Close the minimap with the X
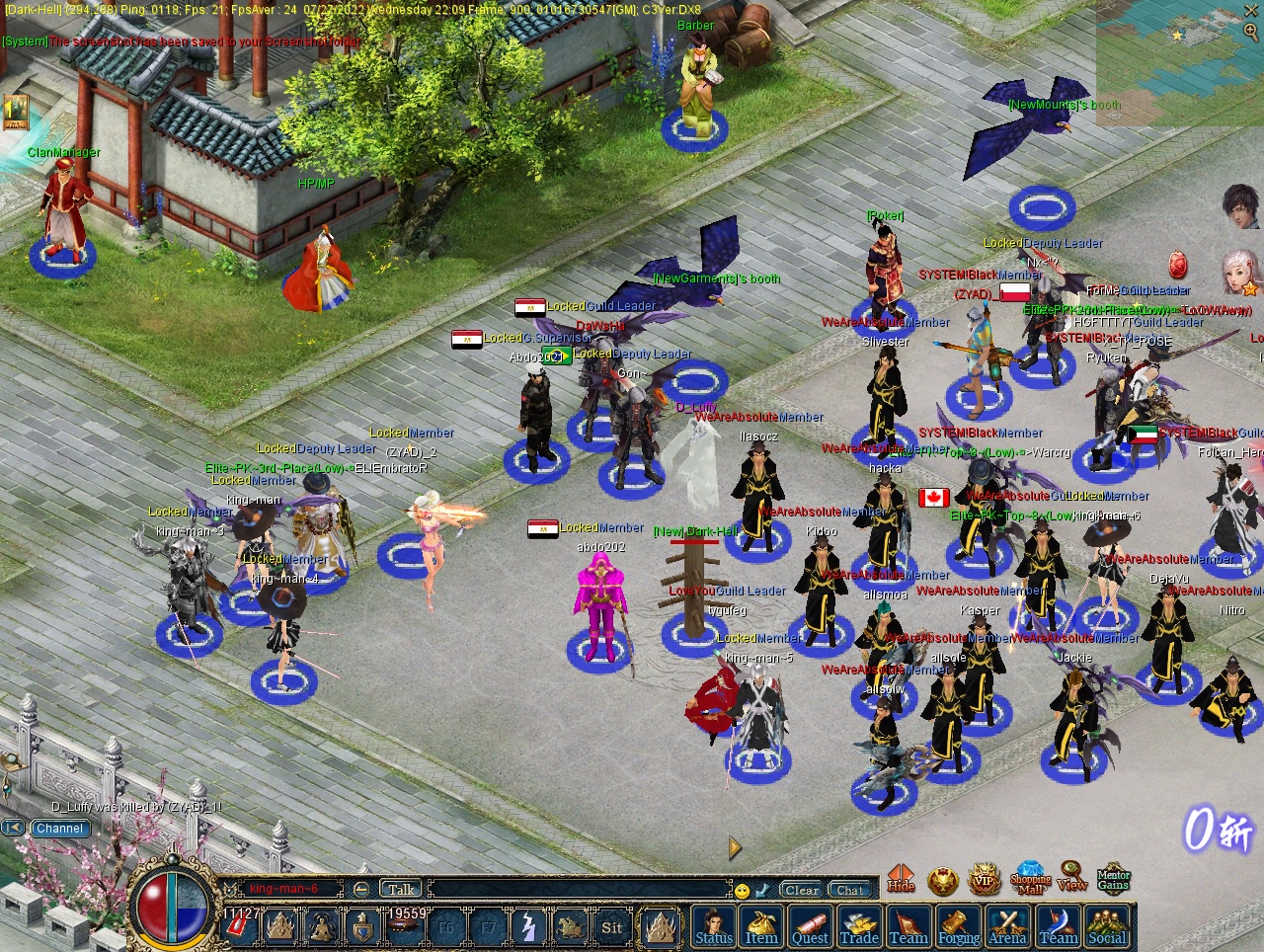1264x952 pixels. tap(1251, 10)
